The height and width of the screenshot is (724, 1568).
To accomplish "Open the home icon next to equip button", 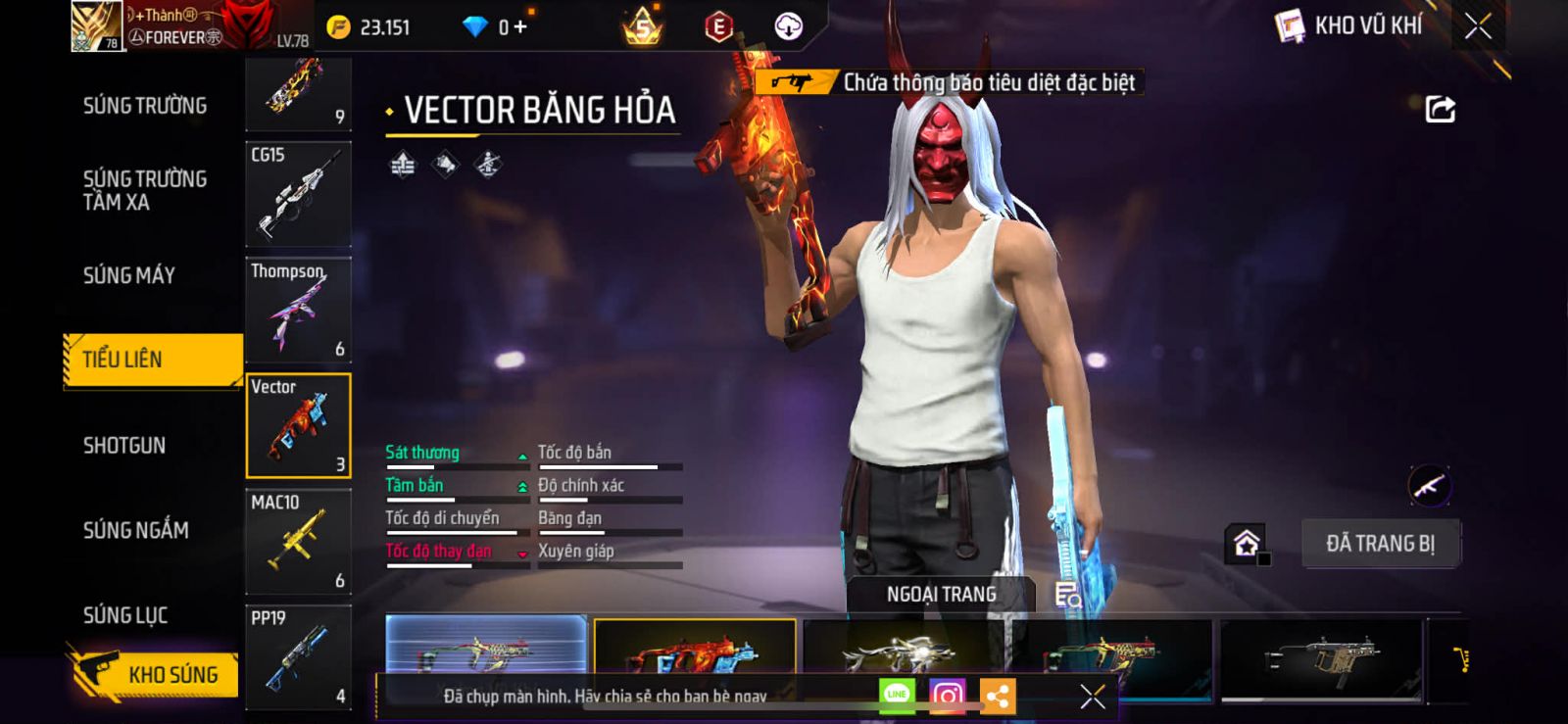I will [x=1247, y=543].
